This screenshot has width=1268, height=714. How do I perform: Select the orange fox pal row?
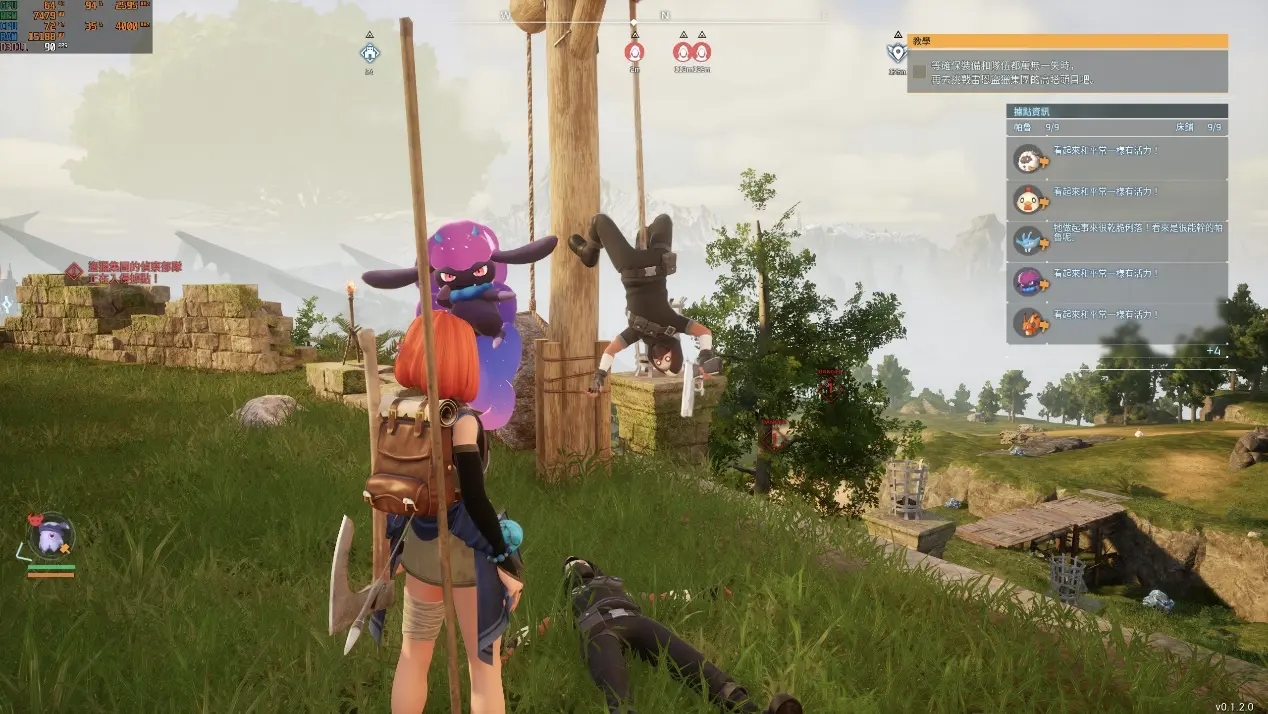(x=1116, y=323)
